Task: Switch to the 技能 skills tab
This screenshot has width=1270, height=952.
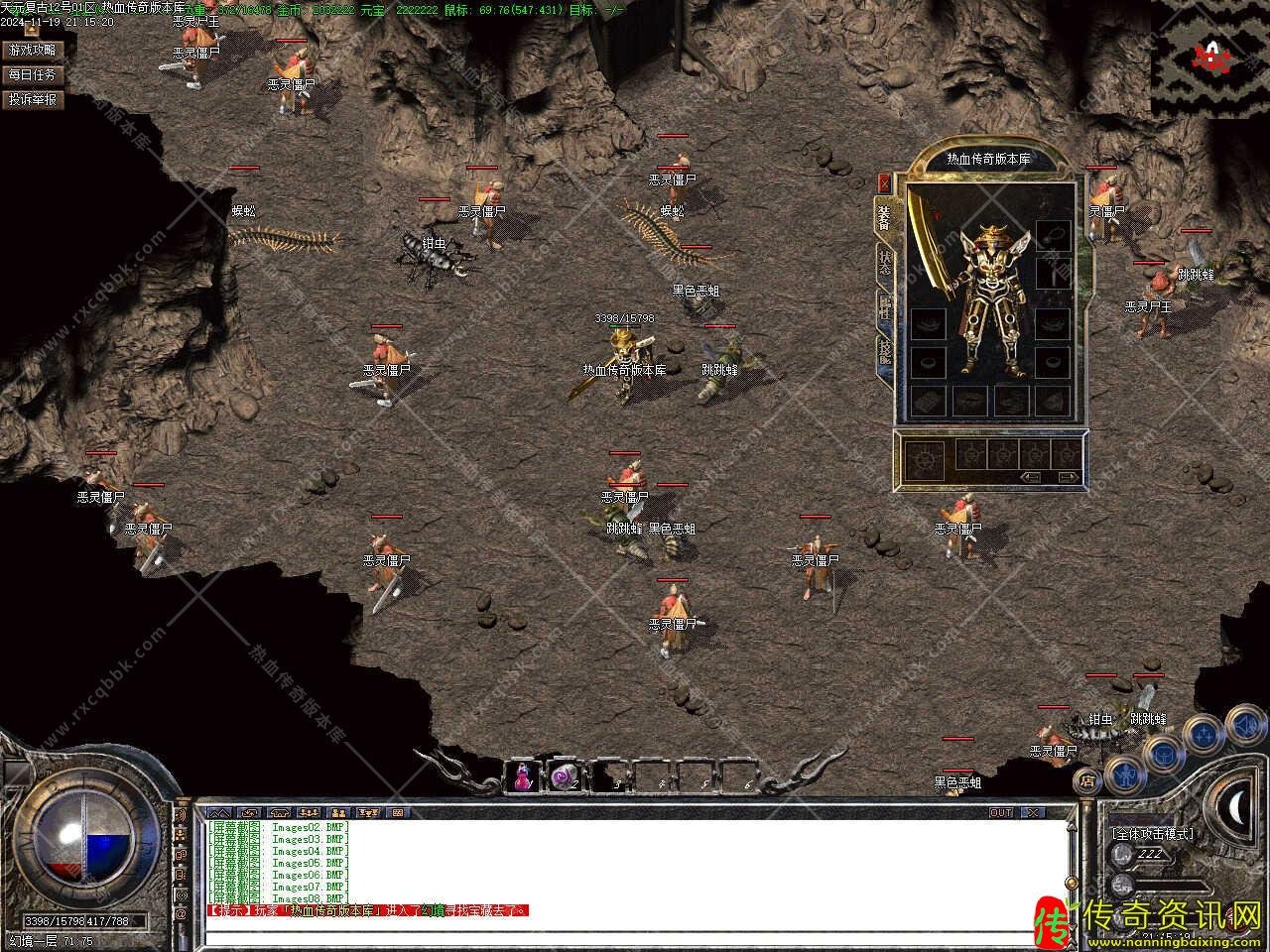Action: point(883,352)
